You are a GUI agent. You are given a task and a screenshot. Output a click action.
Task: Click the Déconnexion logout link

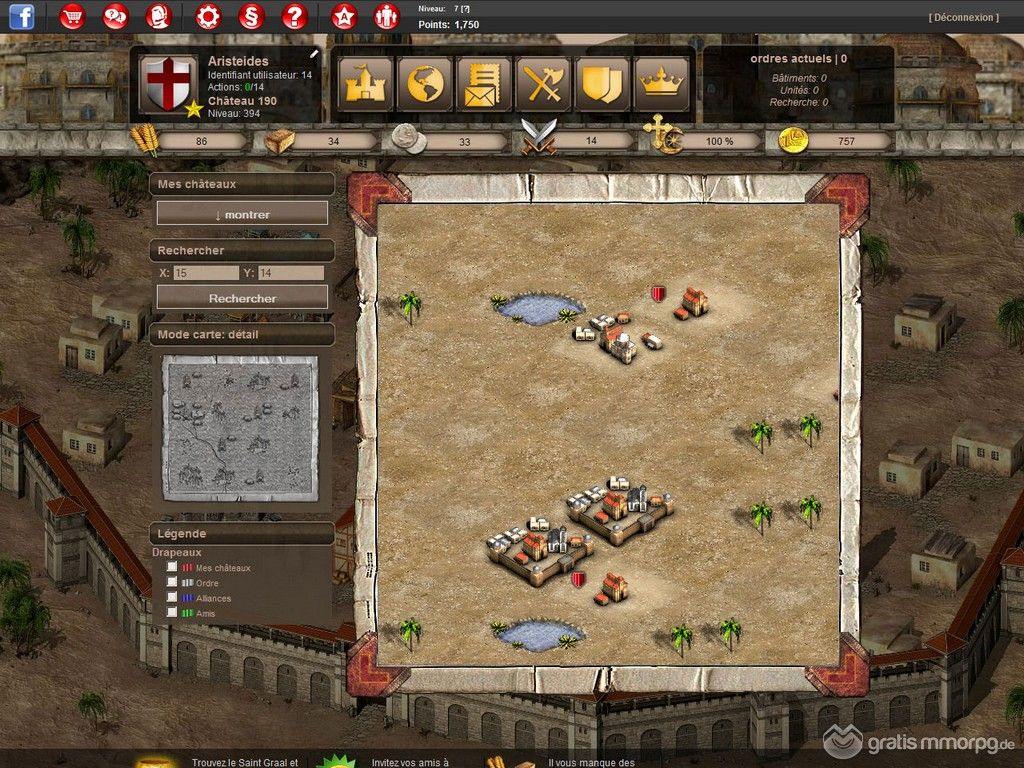(x=963, y=17)
